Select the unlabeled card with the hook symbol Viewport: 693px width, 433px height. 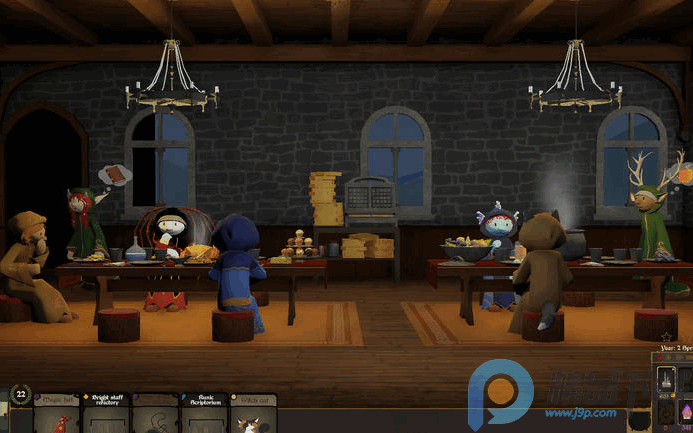point(155,414)
